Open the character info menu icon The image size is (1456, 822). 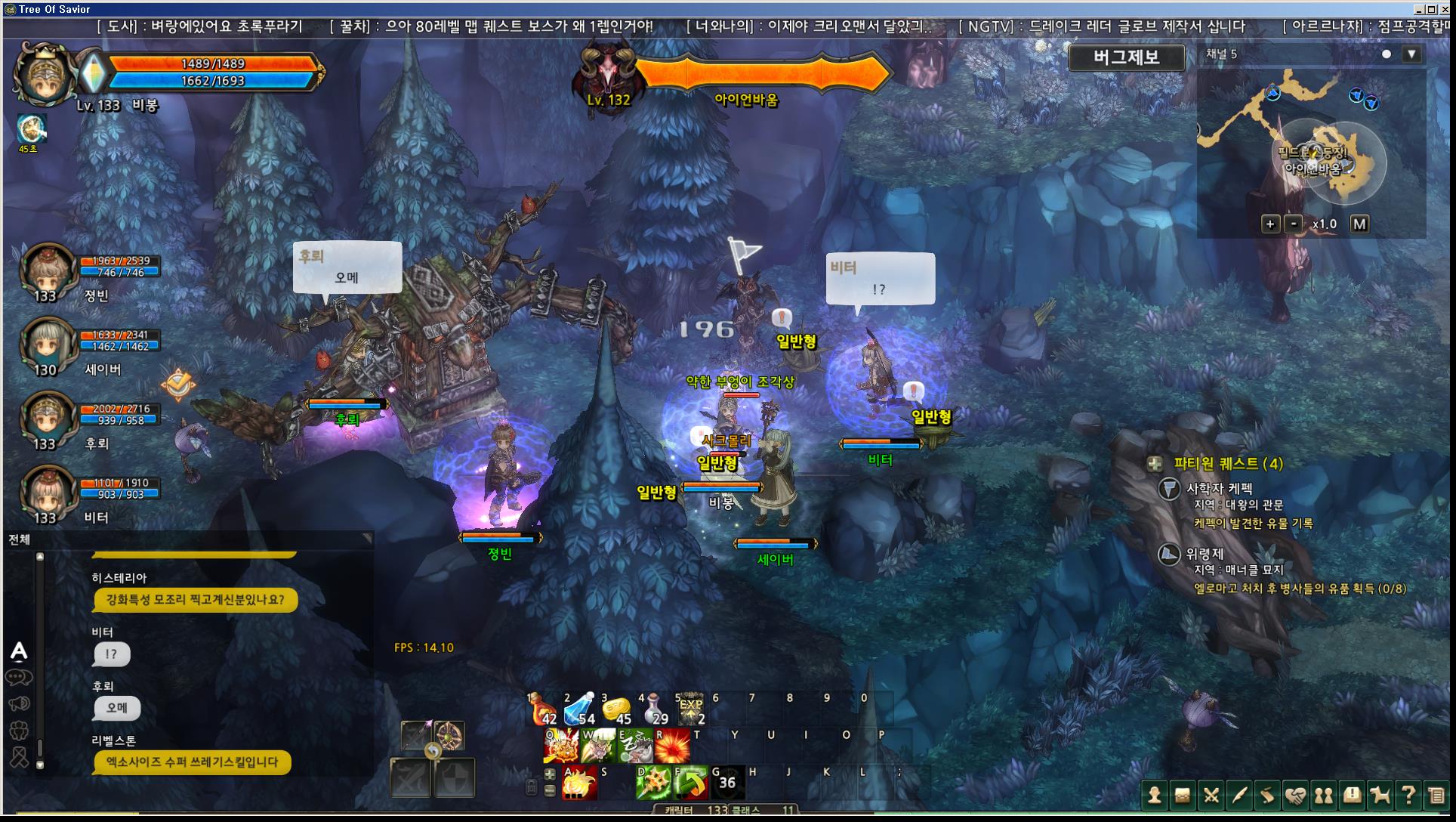[1154, 796]
